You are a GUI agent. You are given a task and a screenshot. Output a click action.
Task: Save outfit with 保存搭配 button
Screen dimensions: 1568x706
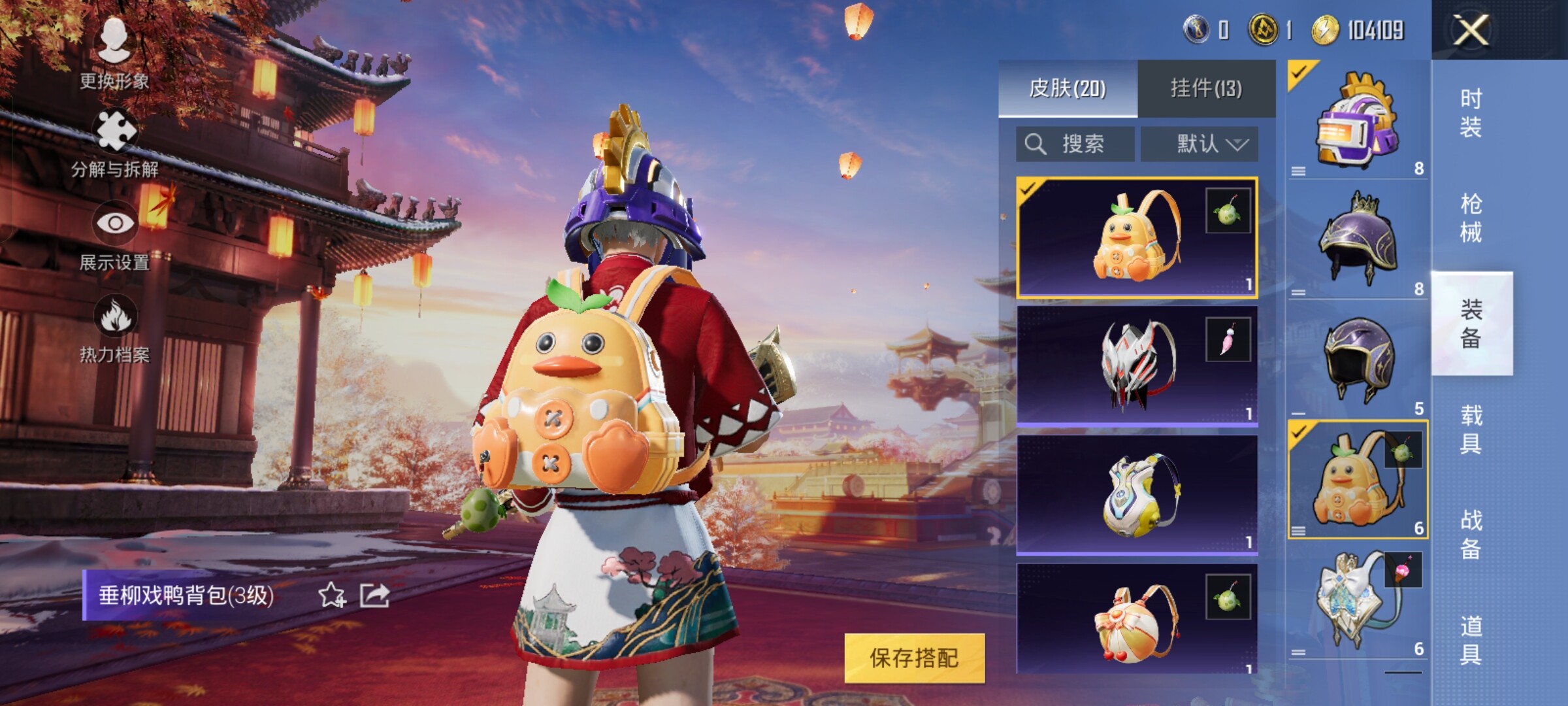[914, 658]
